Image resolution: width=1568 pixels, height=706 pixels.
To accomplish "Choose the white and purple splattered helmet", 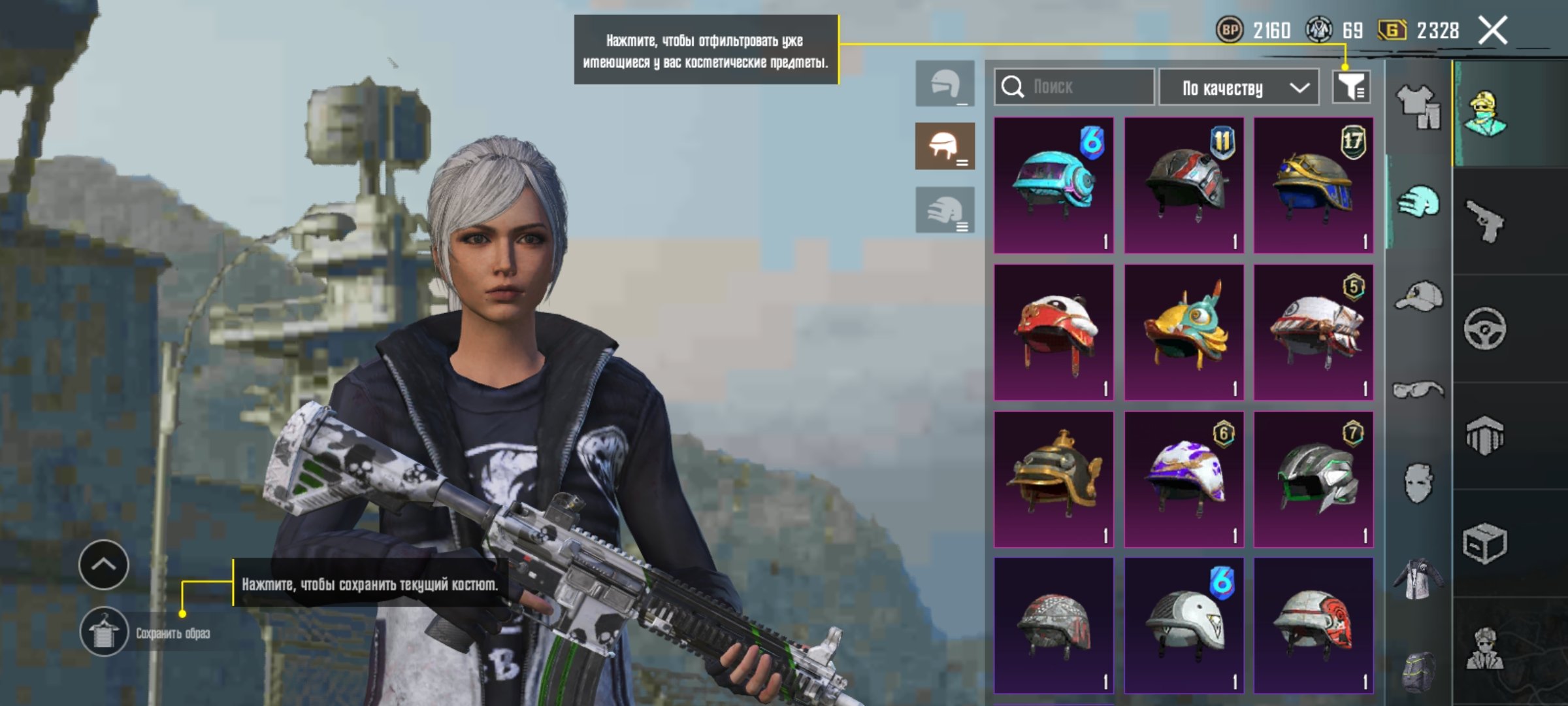I will coord(1183,479).
